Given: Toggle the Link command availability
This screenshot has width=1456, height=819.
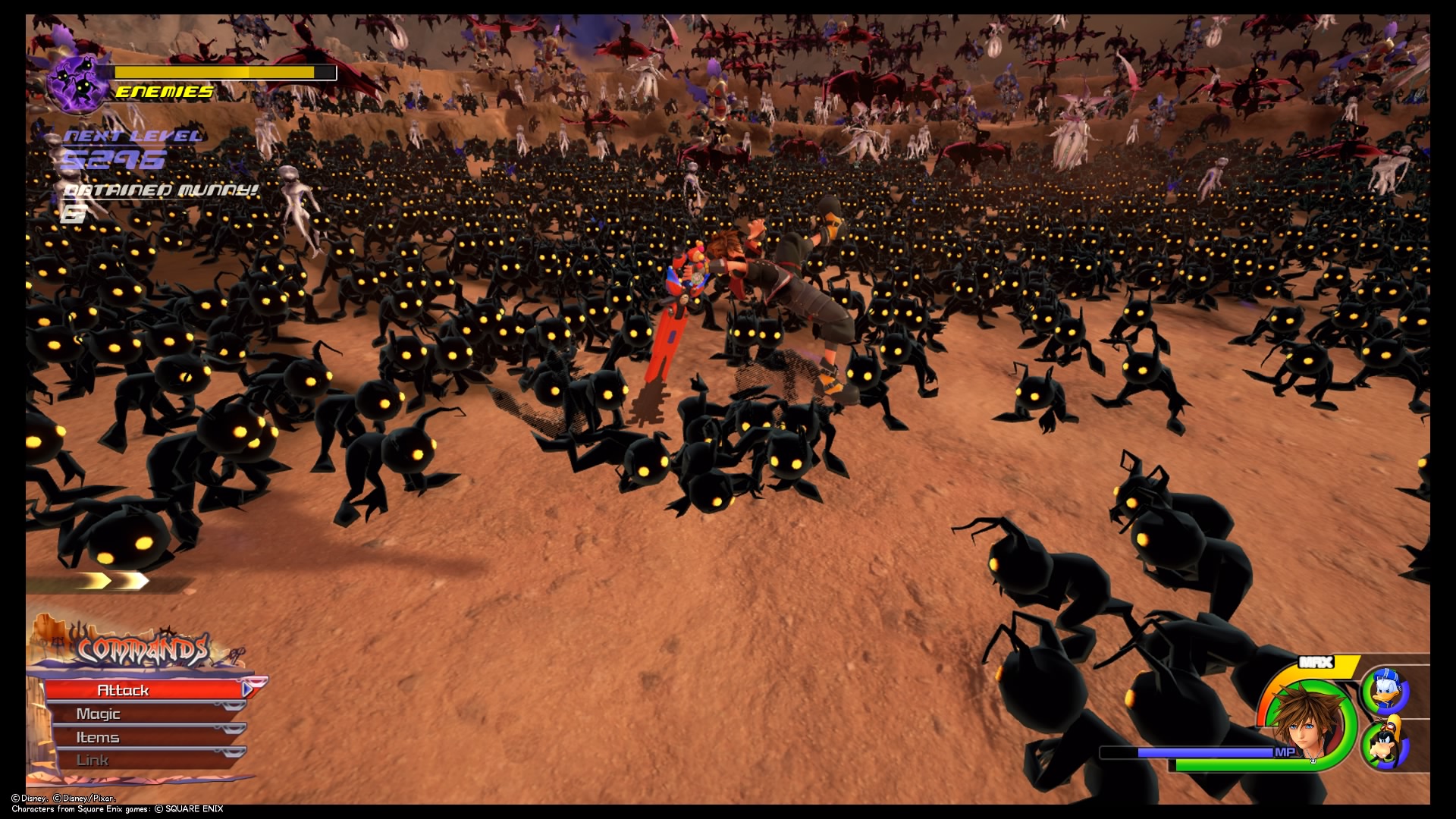Looking at the screenshot, I should (x=95, y=759).
